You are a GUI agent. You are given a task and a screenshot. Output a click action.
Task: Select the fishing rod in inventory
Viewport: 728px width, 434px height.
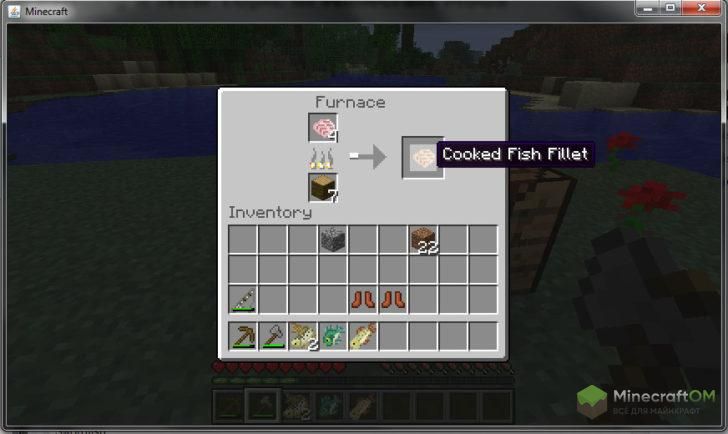243,300
